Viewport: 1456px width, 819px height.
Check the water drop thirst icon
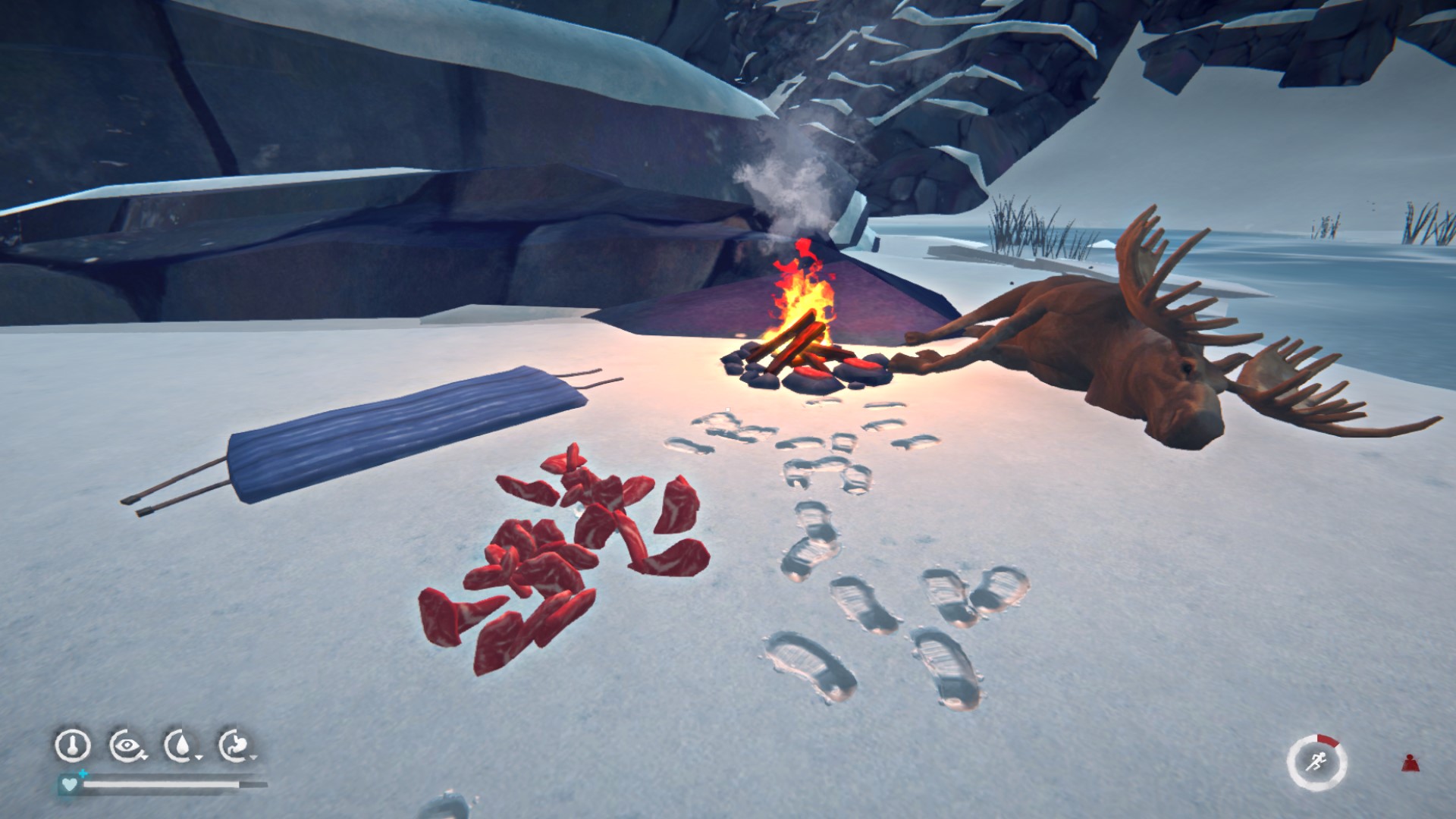coord(180,745)
